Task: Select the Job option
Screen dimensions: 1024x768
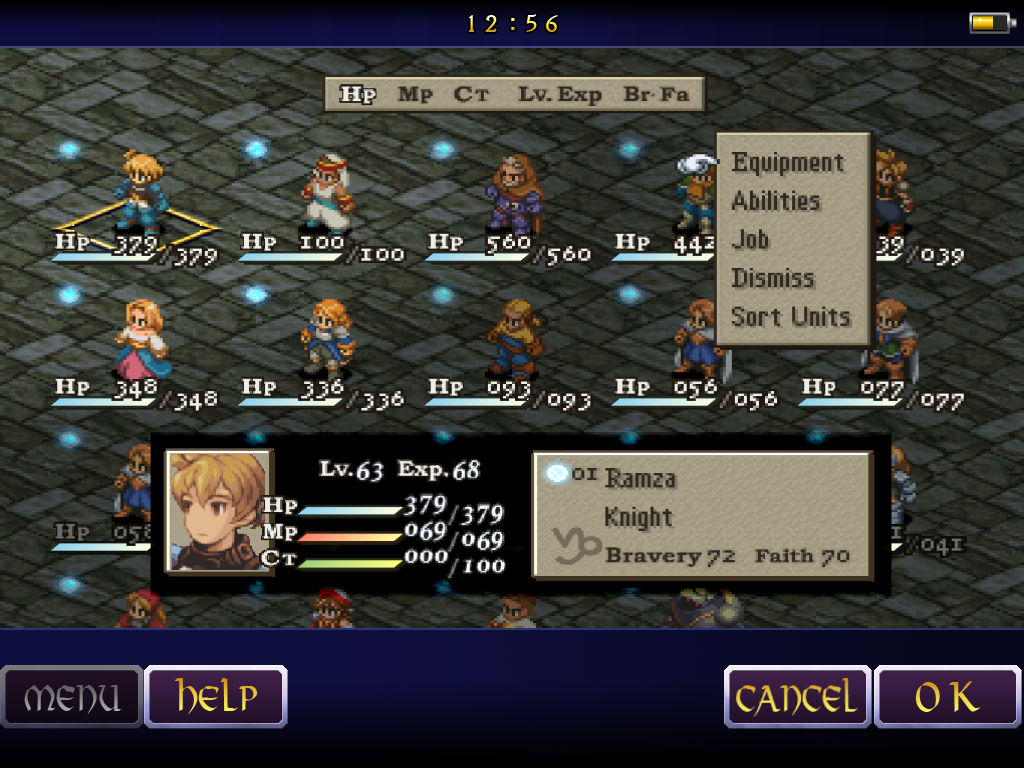Action: pos(751,240)
